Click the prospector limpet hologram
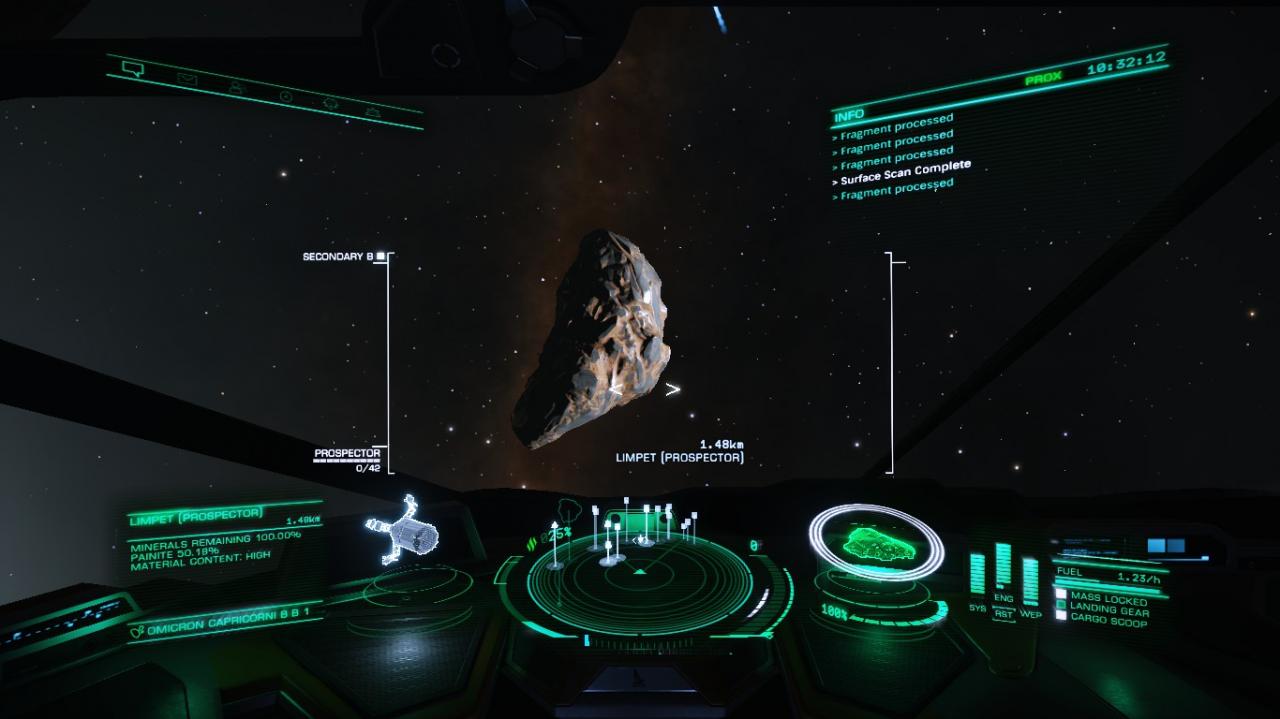Image resolution: width=1280 pixels, height=719 pixels. [402, 530]
